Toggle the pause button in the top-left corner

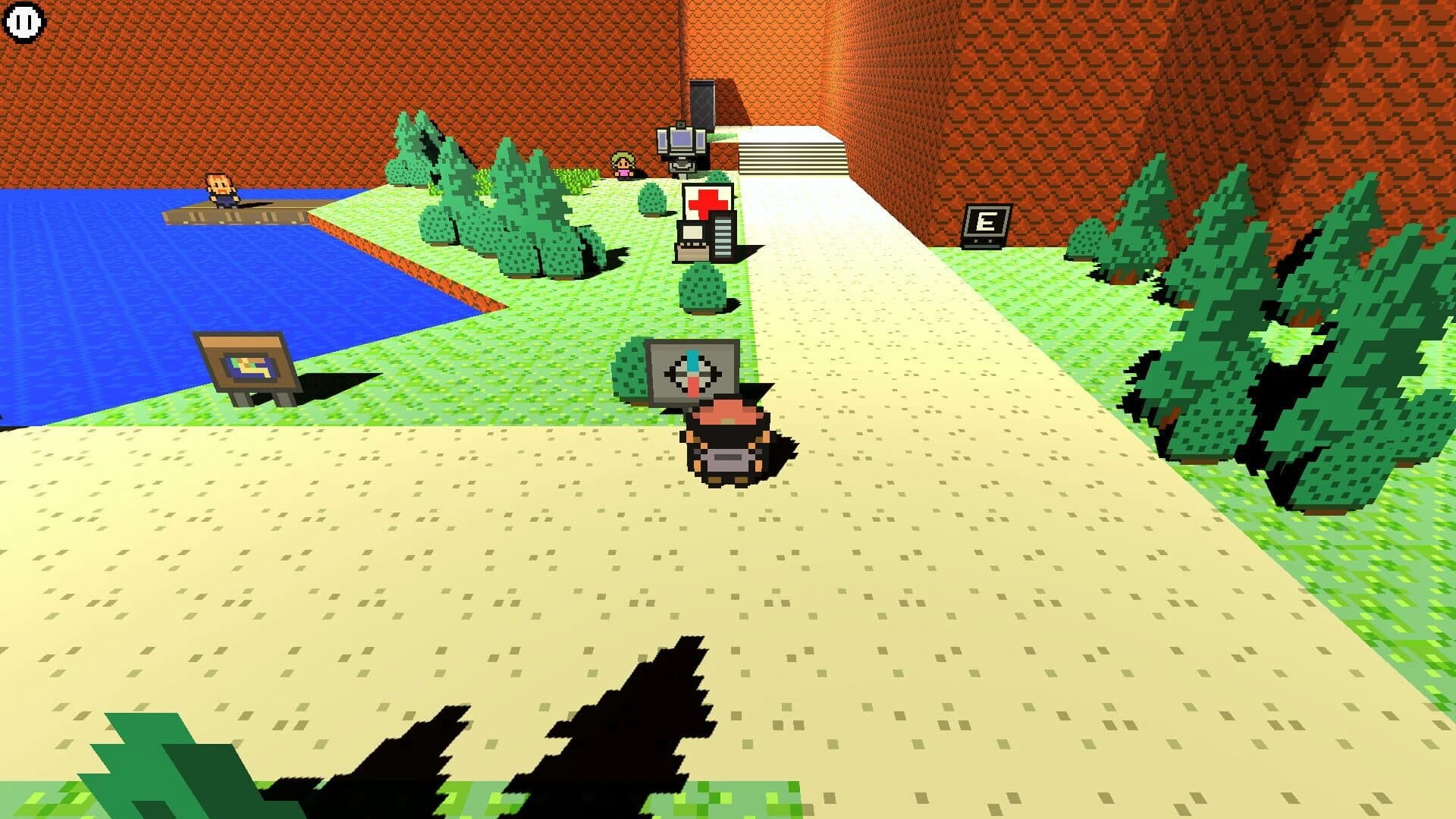(x=22, y=22)
